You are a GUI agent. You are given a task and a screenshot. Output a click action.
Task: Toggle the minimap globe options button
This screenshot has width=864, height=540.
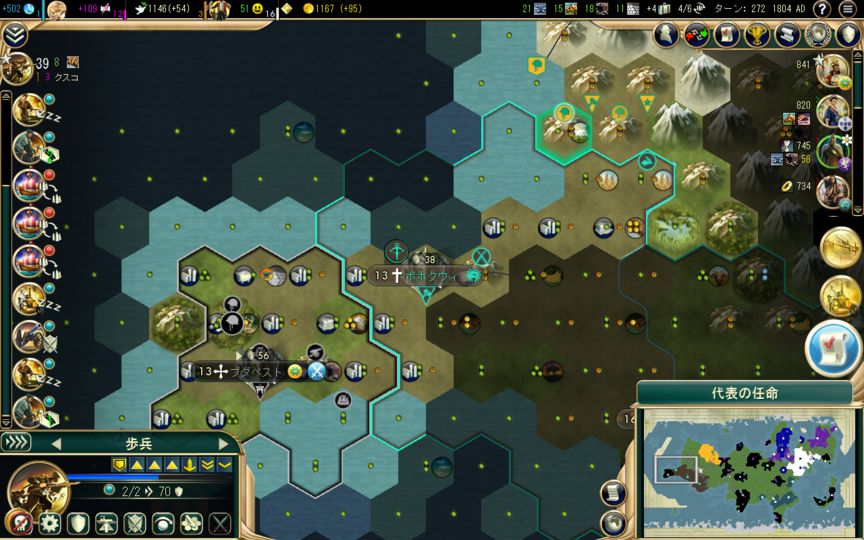(612, 523)
